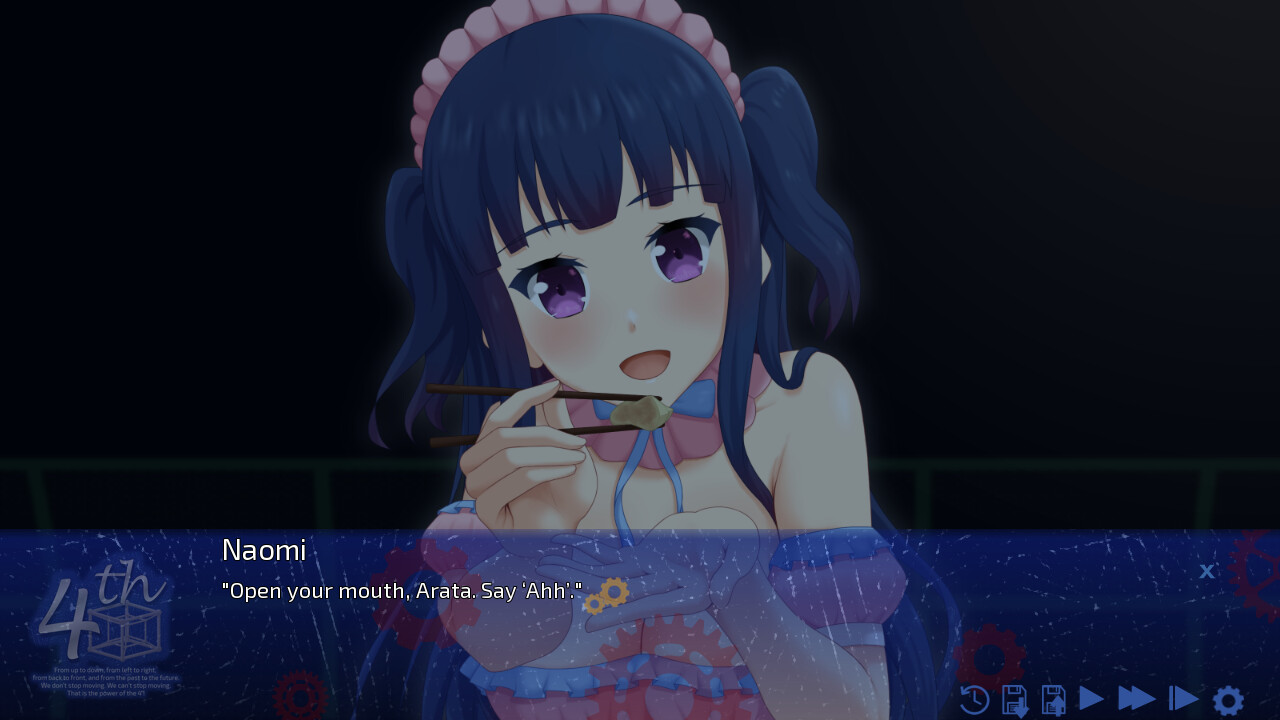Image resolution: width=1280 pixels, height=720 pixels.
Task: Open settings with the gear icon
Action: [1228, 700]
